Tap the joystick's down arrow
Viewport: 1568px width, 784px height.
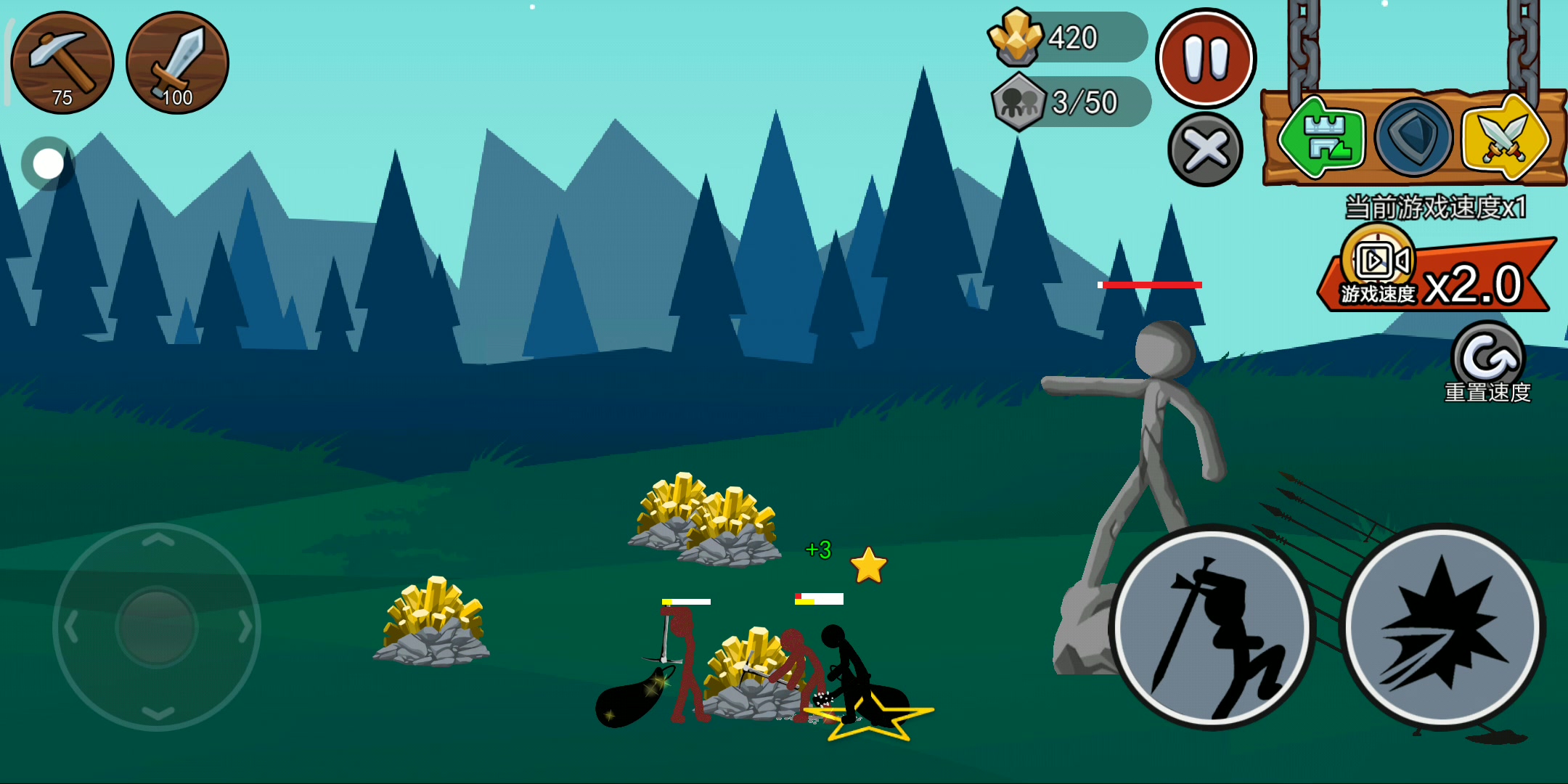158,713
